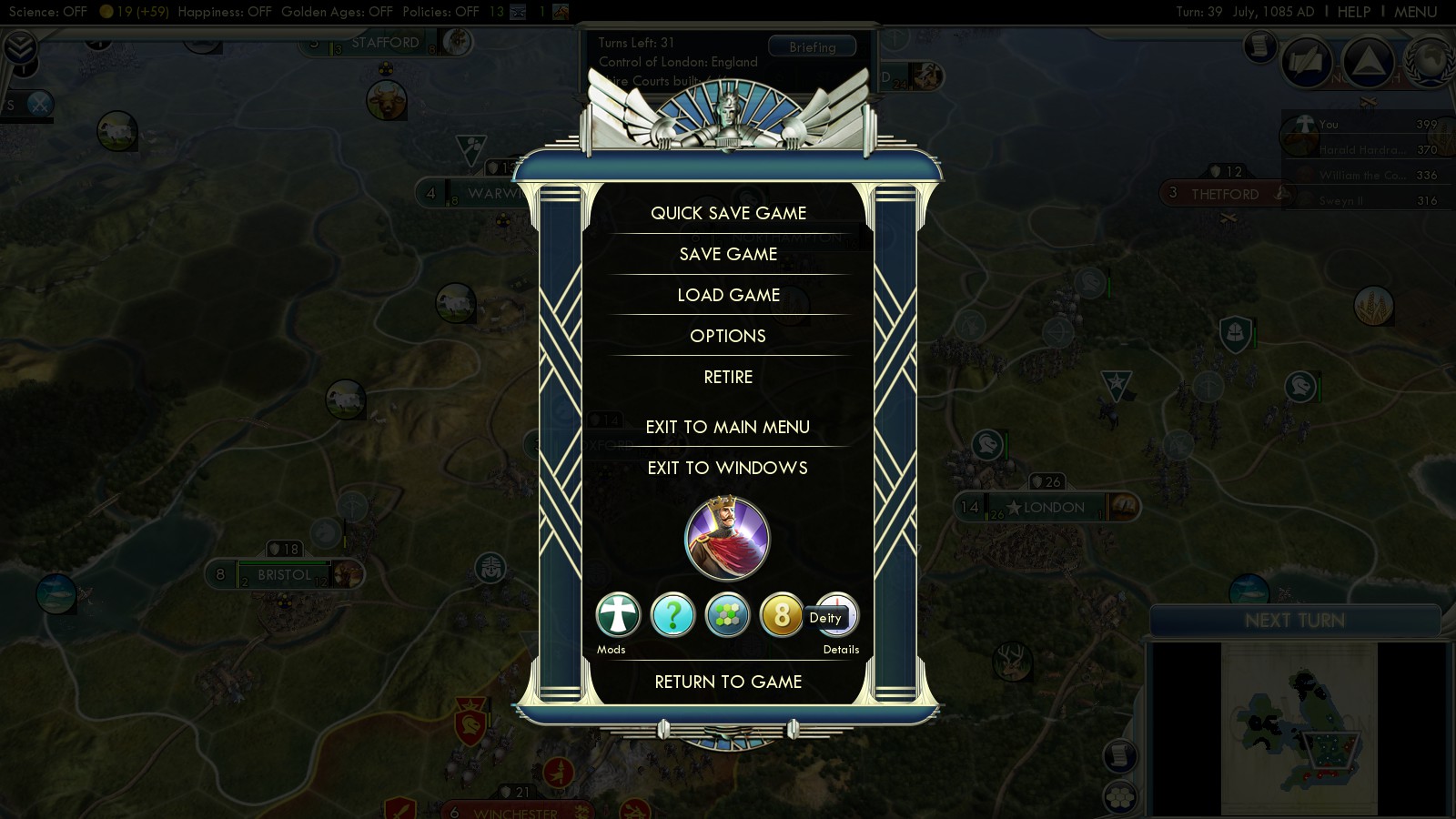Open the Save Game screen
The image size is (1456, 819).
click(728, 254)
